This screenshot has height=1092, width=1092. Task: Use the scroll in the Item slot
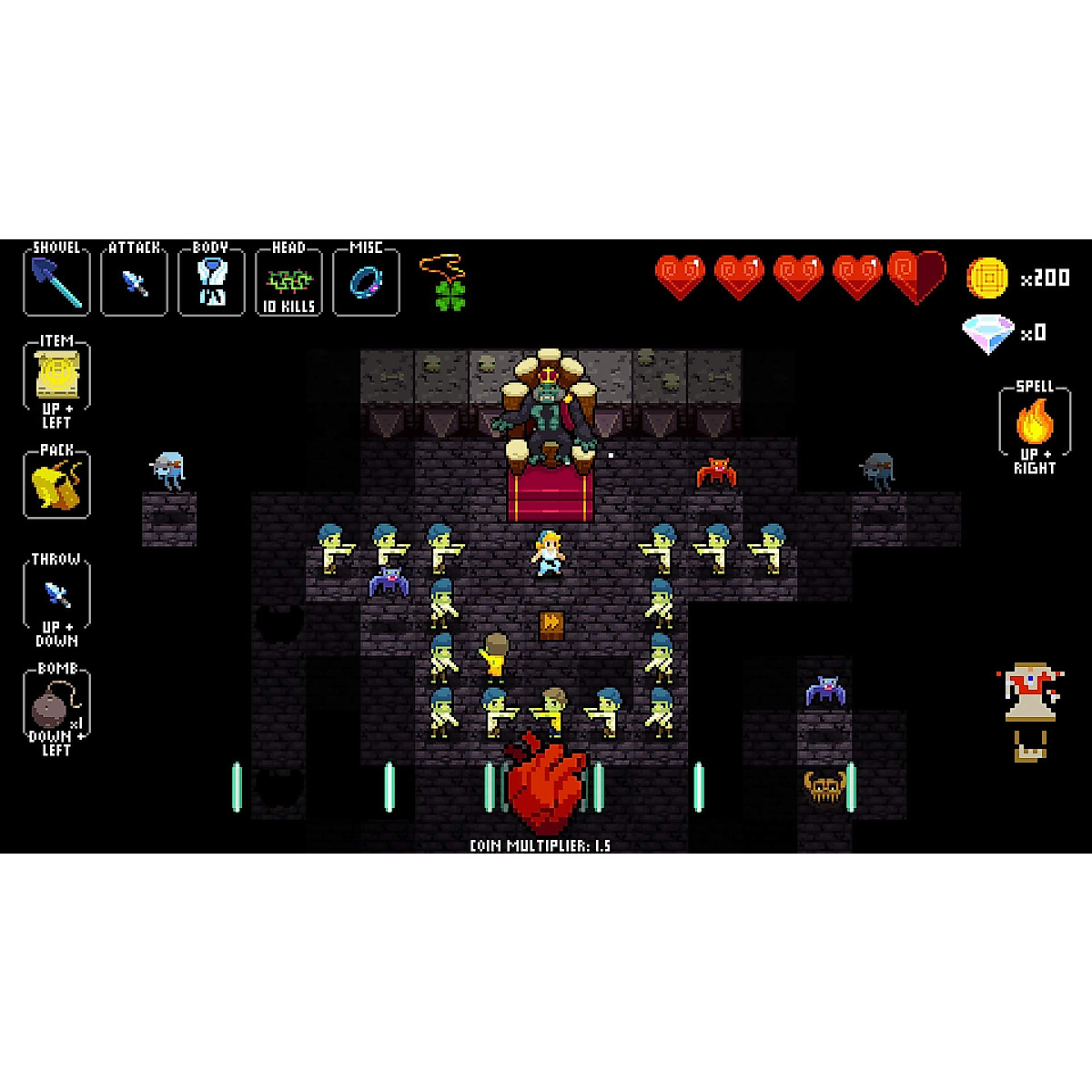tap(56, 377)
